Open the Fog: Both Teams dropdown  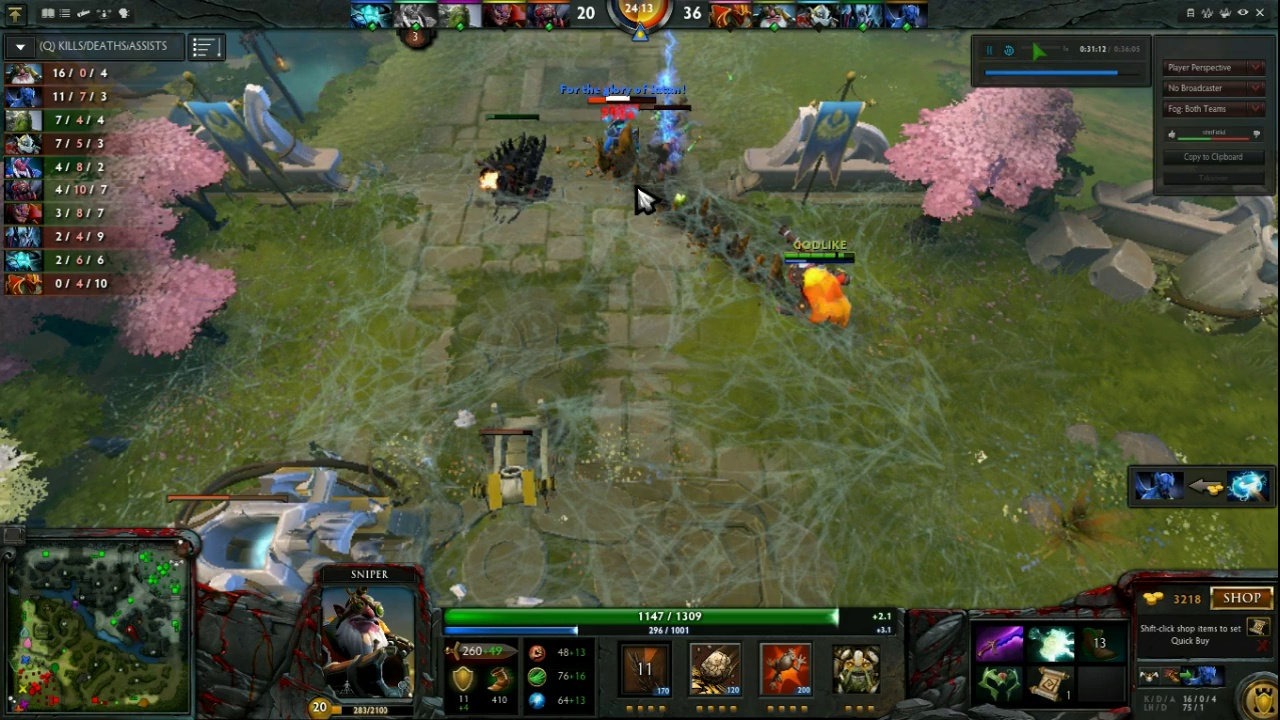click(x=1212, y=109)
